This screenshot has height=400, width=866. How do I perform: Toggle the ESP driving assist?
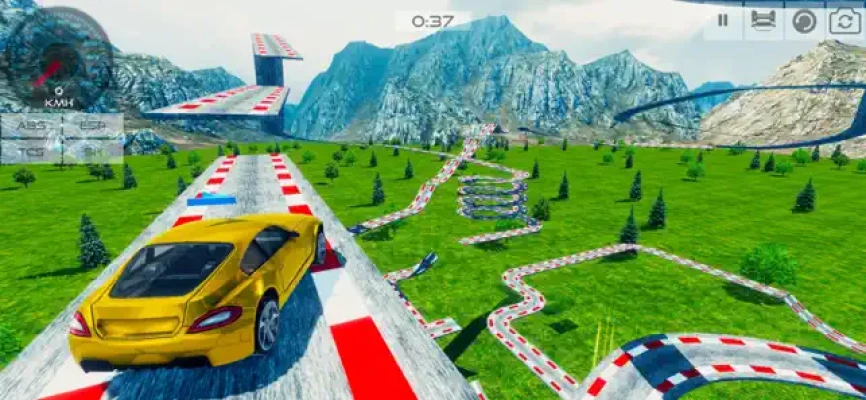[x=92, y=126]
